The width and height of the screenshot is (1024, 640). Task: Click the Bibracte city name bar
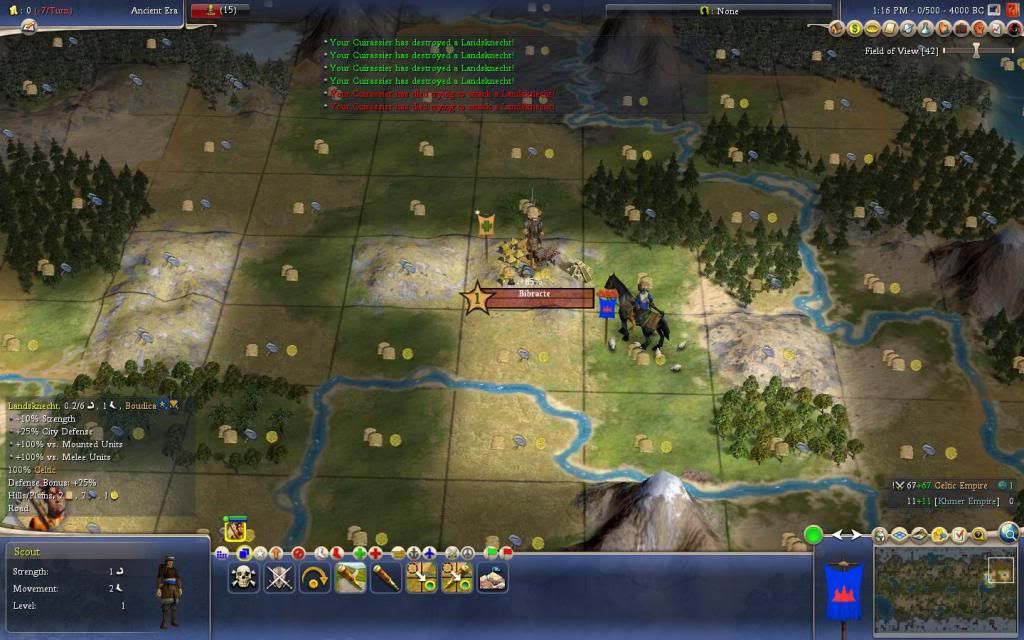[535, 295]
